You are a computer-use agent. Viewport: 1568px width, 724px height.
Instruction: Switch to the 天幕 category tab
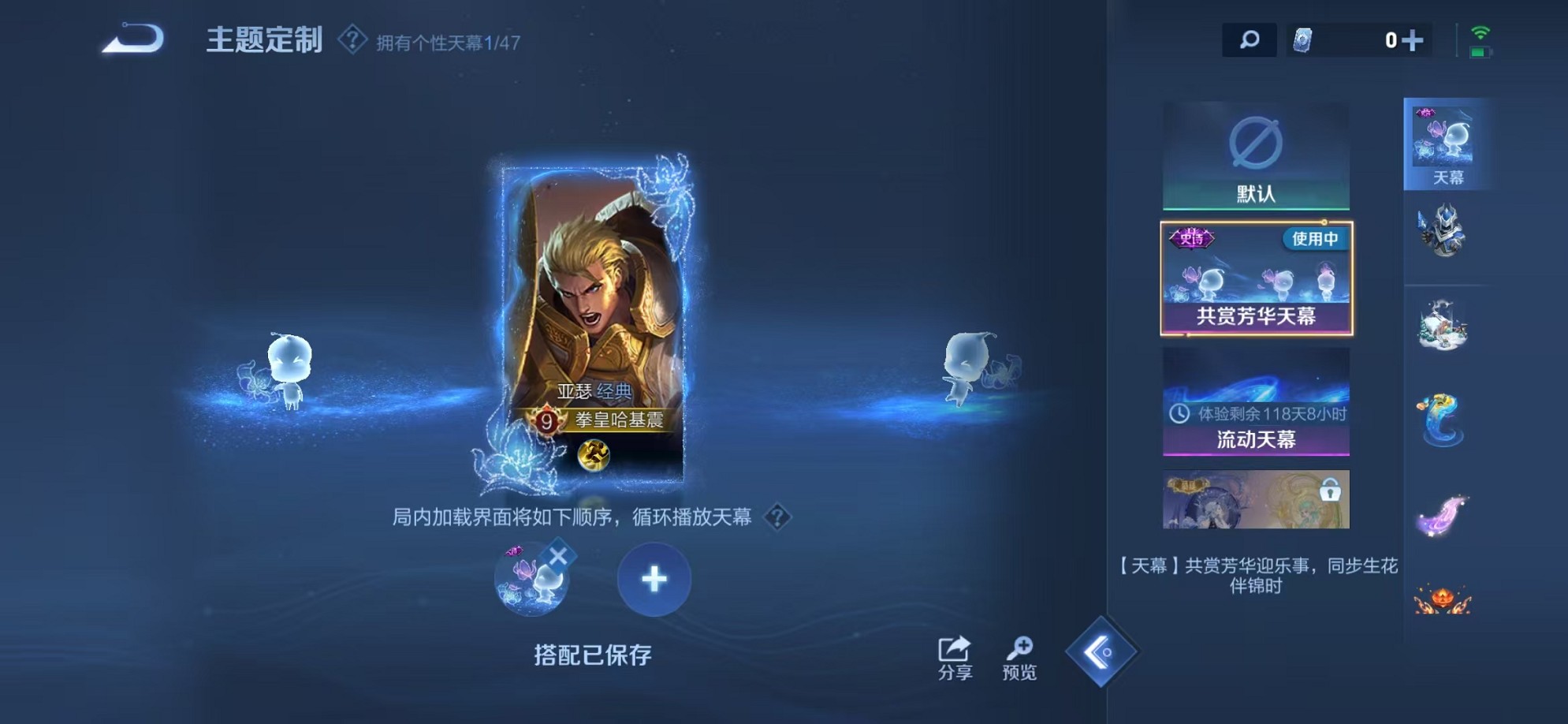(1447, 146)
